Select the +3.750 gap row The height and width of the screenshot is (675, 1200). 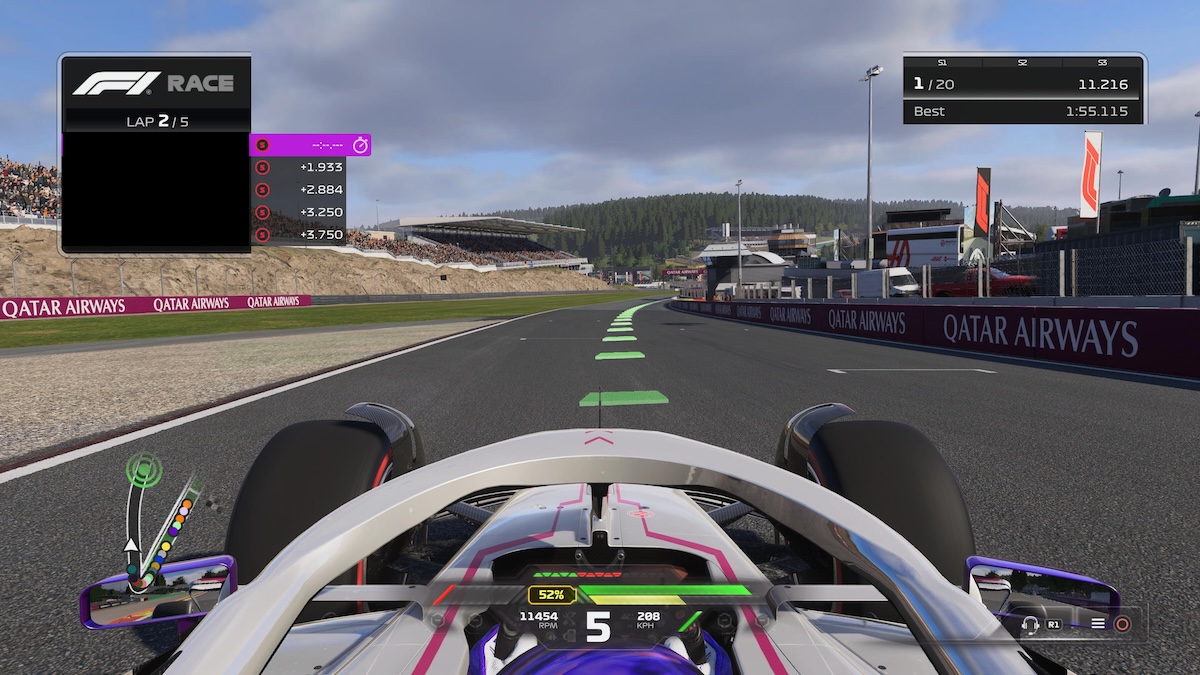(x=298, y=234)
